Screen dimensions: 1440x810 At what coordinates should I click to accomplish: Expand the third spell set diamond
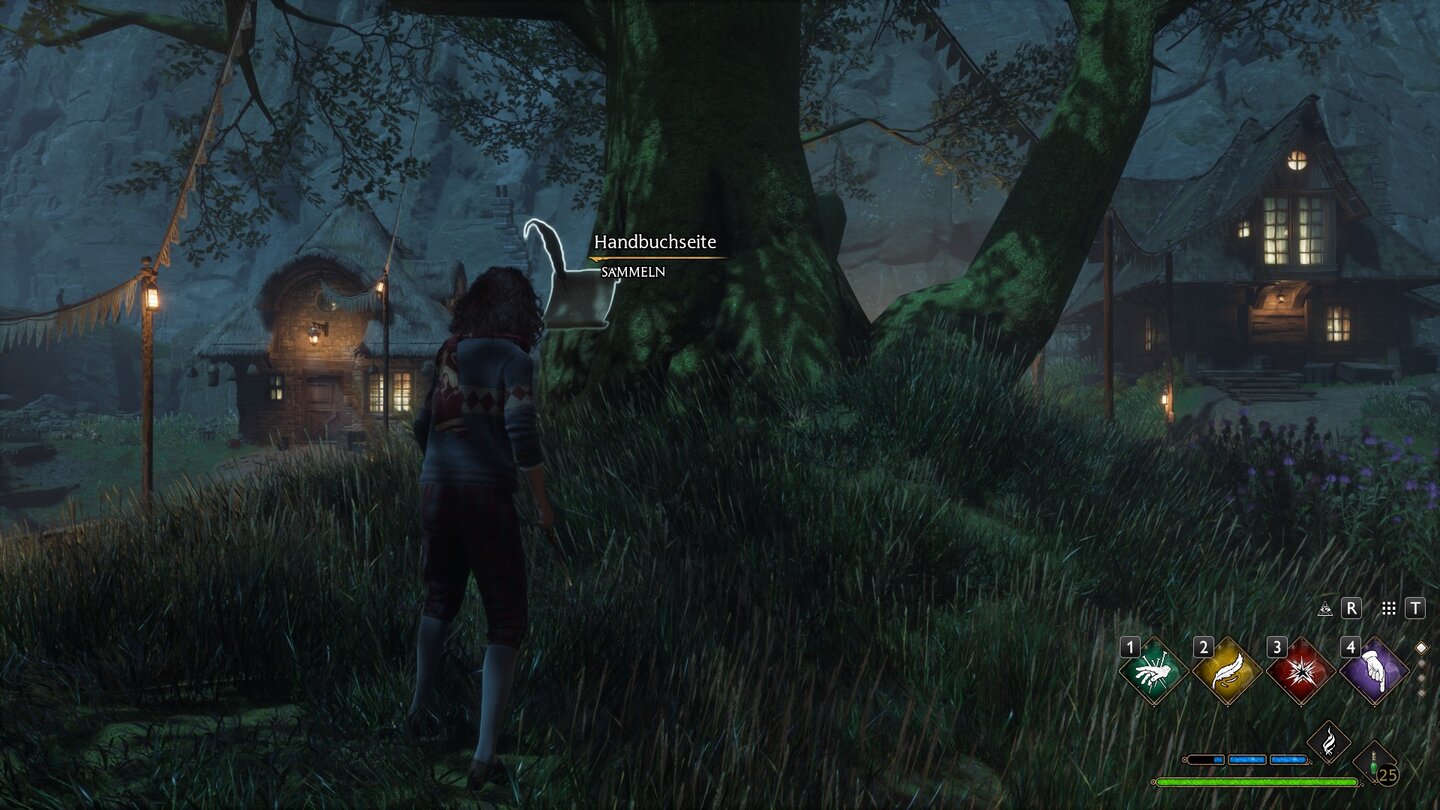coord(1422,677)
